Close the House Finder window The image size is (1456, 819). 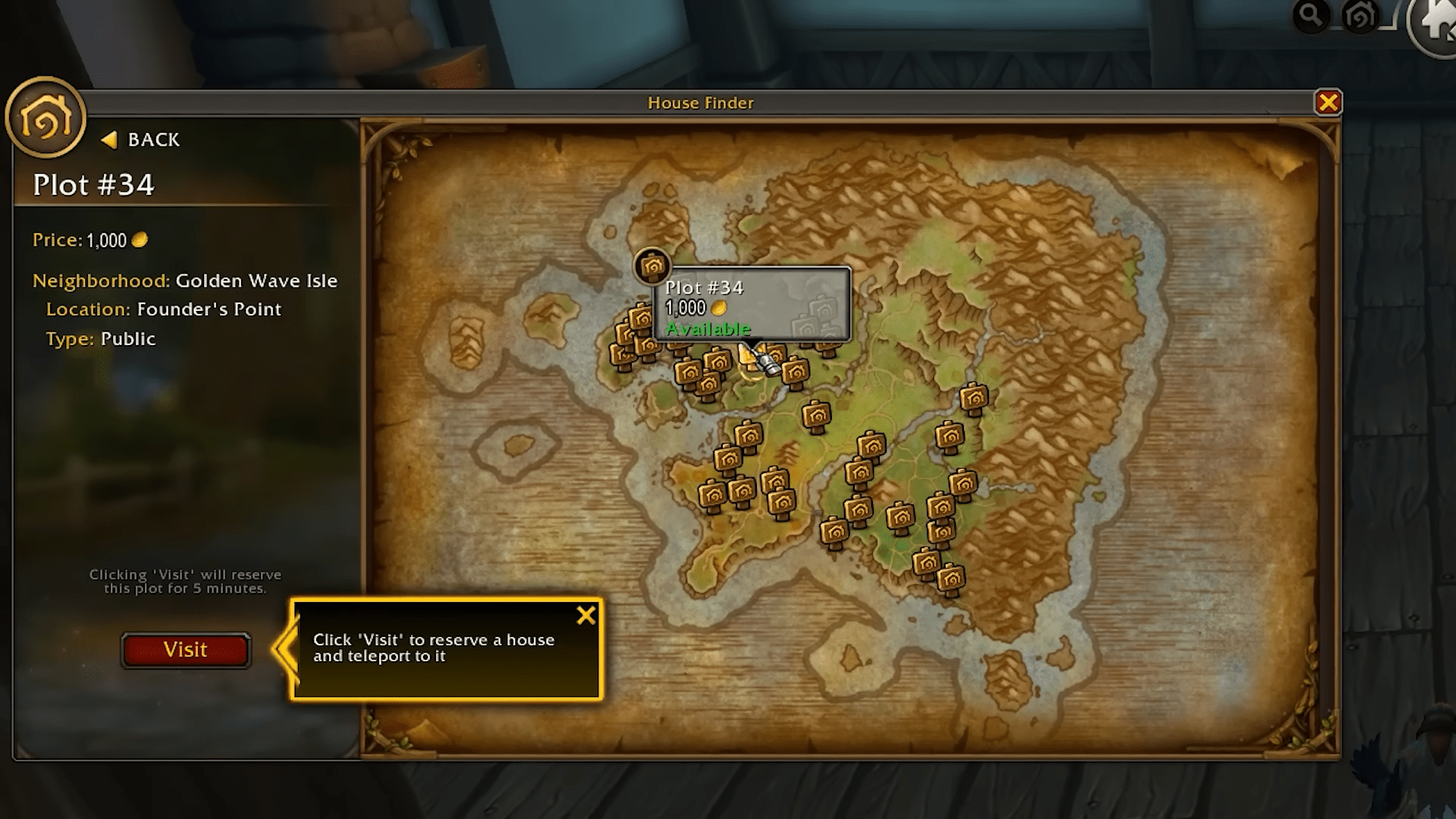tap(1328, 102)
